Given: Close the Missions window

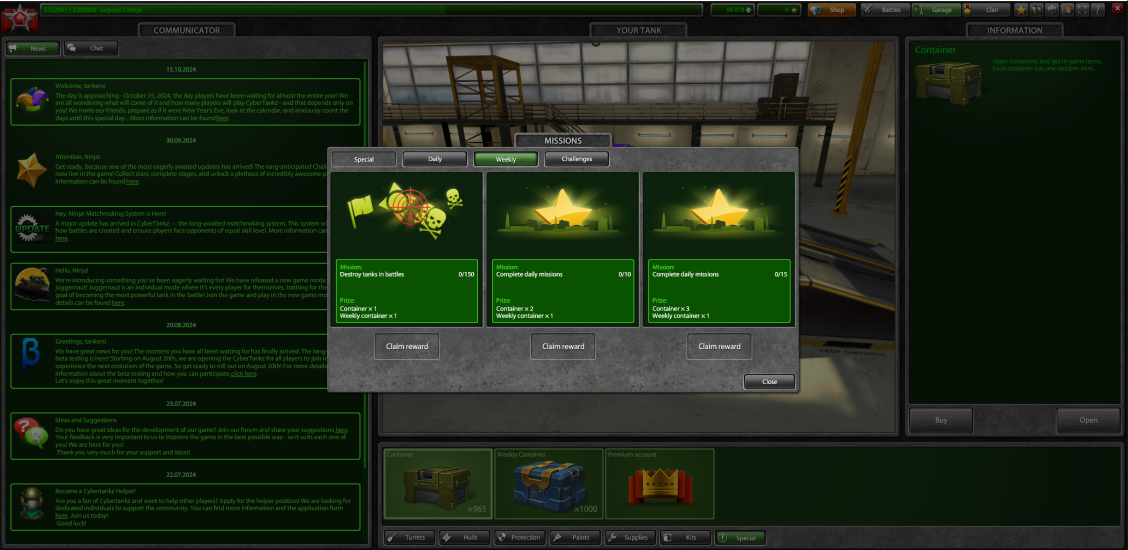Looking at the screenshot, I should (769, 381).
